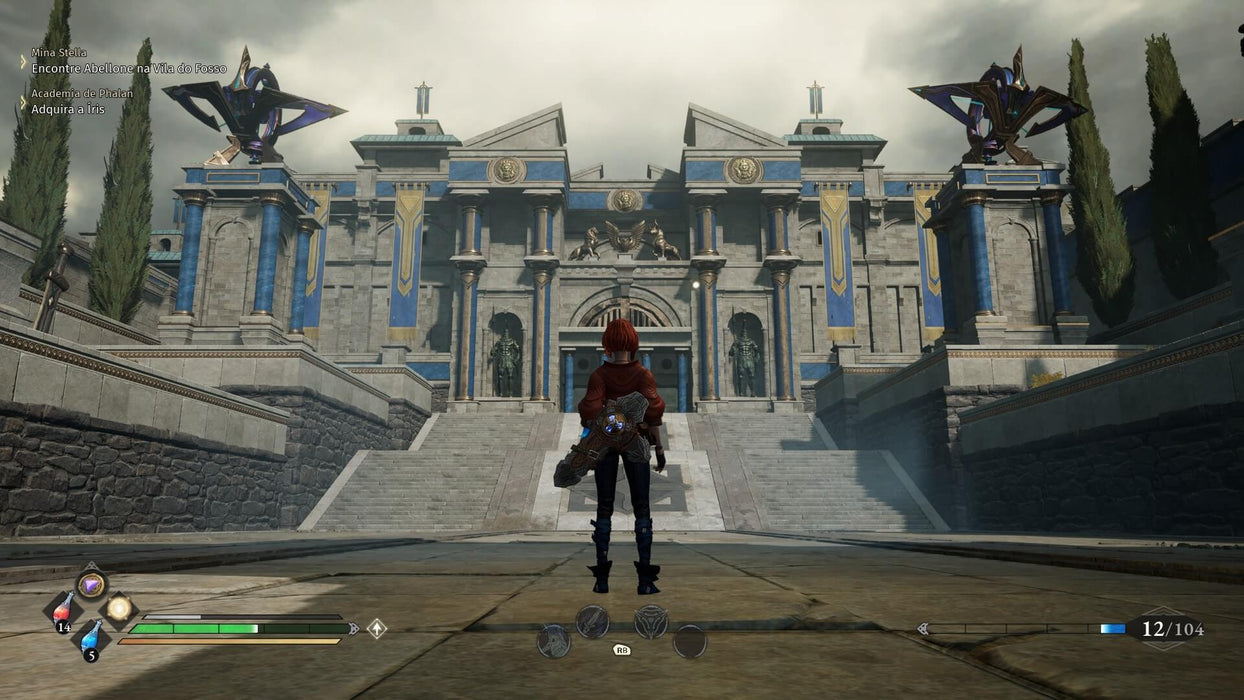Select the purple crystal item slot
1244x700 pixels.
(91, 584)
